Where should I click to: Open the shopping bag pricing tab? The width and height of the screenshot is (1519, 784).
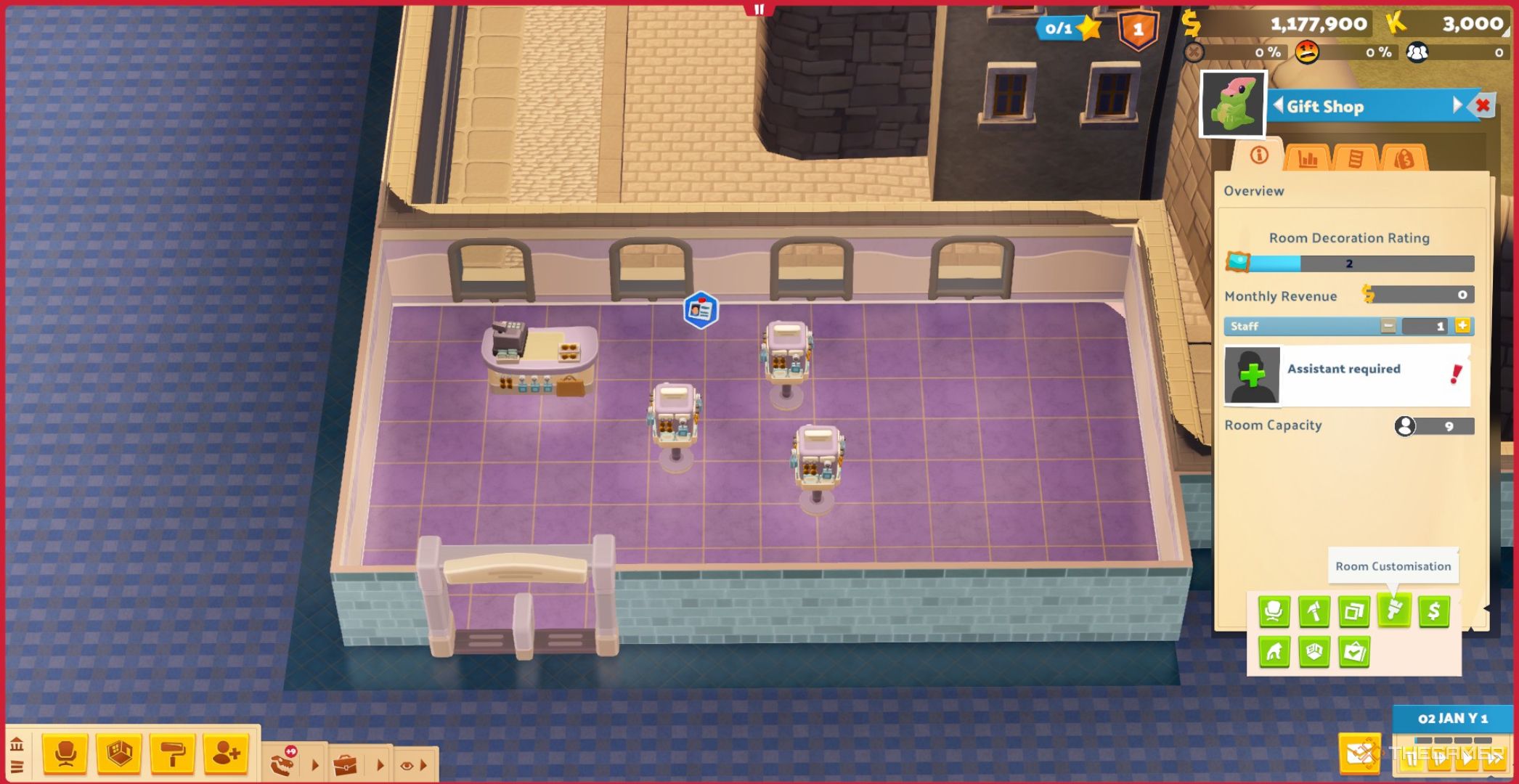1404,158
